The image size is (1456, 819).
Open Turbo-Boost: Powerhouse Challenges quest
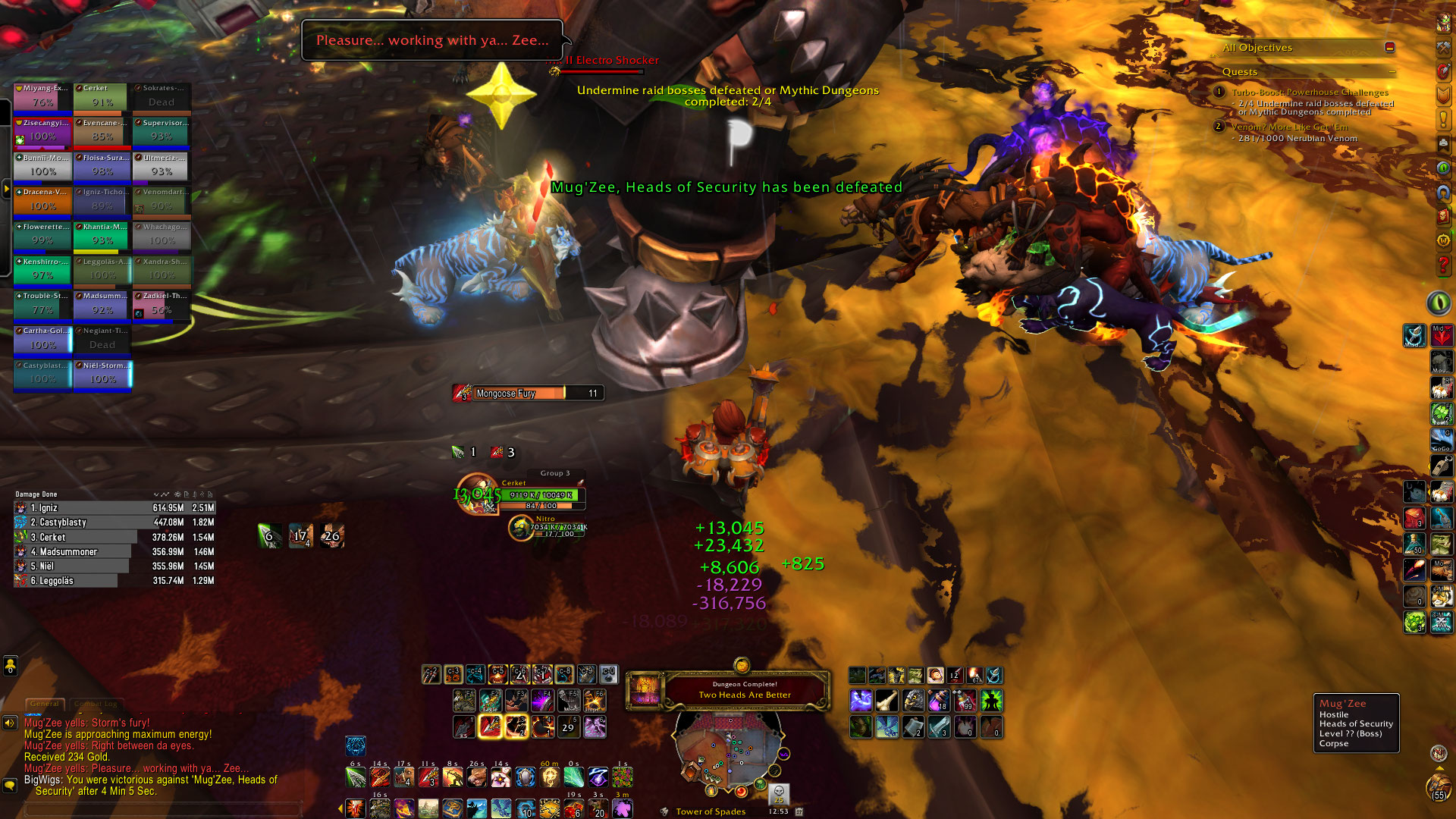tap(1309, 93)
